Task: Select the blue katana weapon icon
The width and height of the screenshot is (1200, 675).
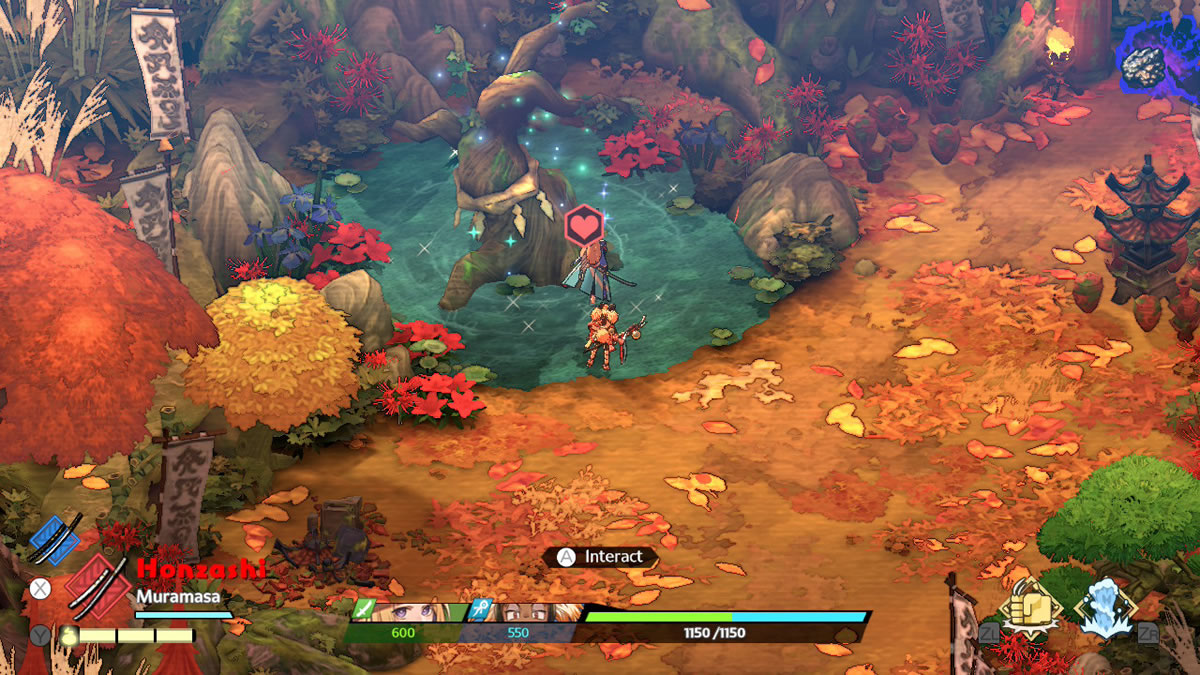Action: [54, 540]
